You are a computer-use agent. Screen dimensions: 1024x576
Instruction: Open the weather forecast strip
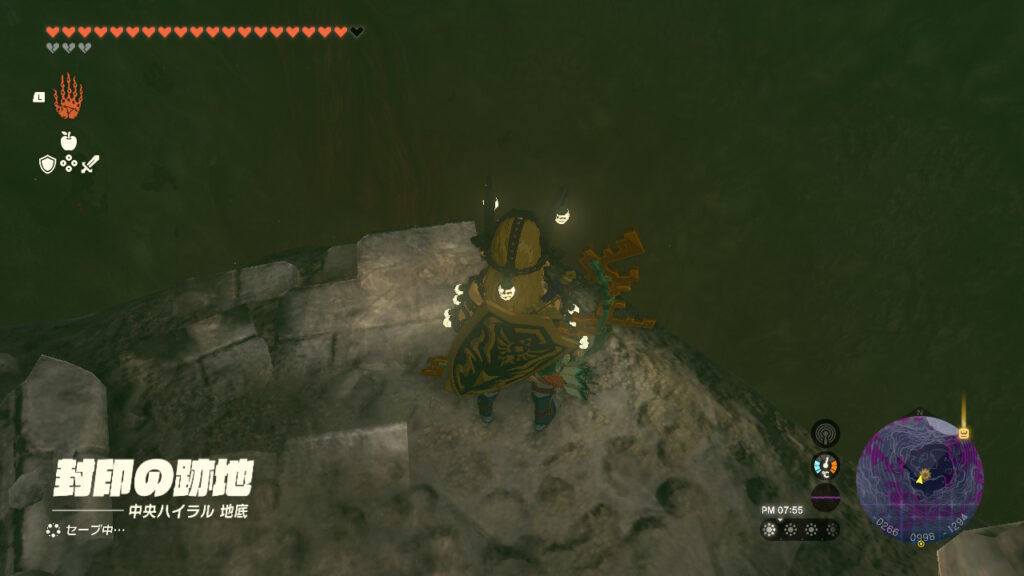(799, 530)
